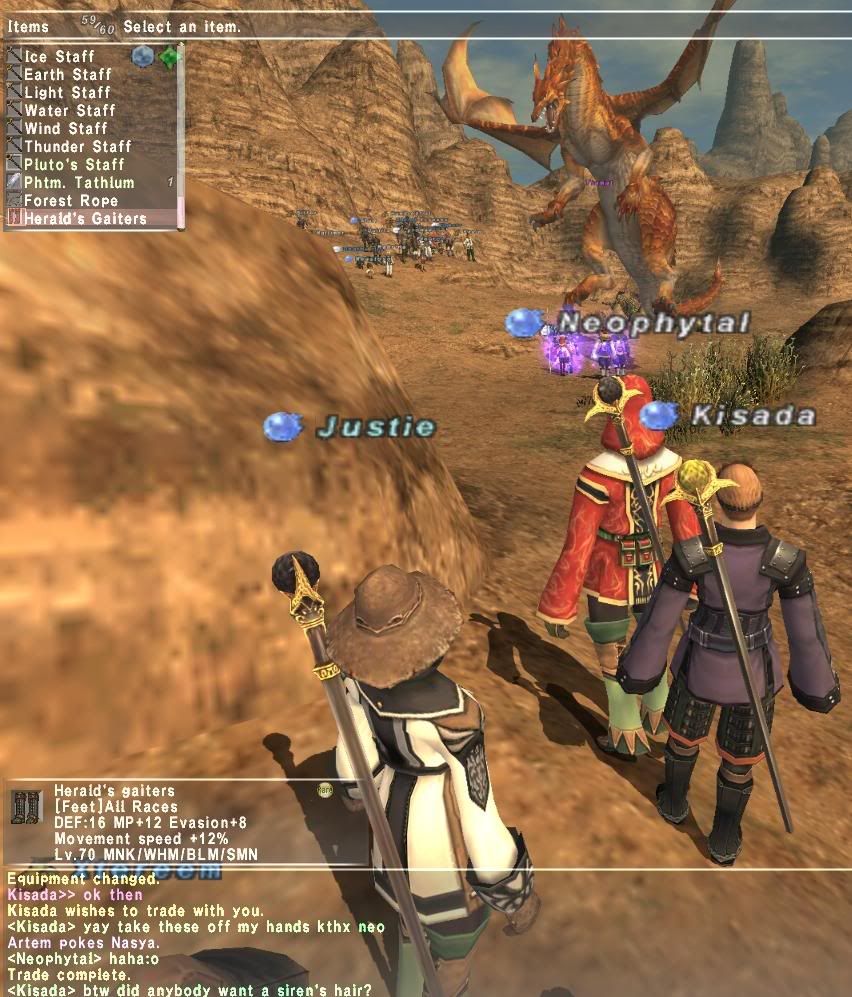Select Wind Staff in the inventory
852x997 pixels.
click(x=66, y=128)
